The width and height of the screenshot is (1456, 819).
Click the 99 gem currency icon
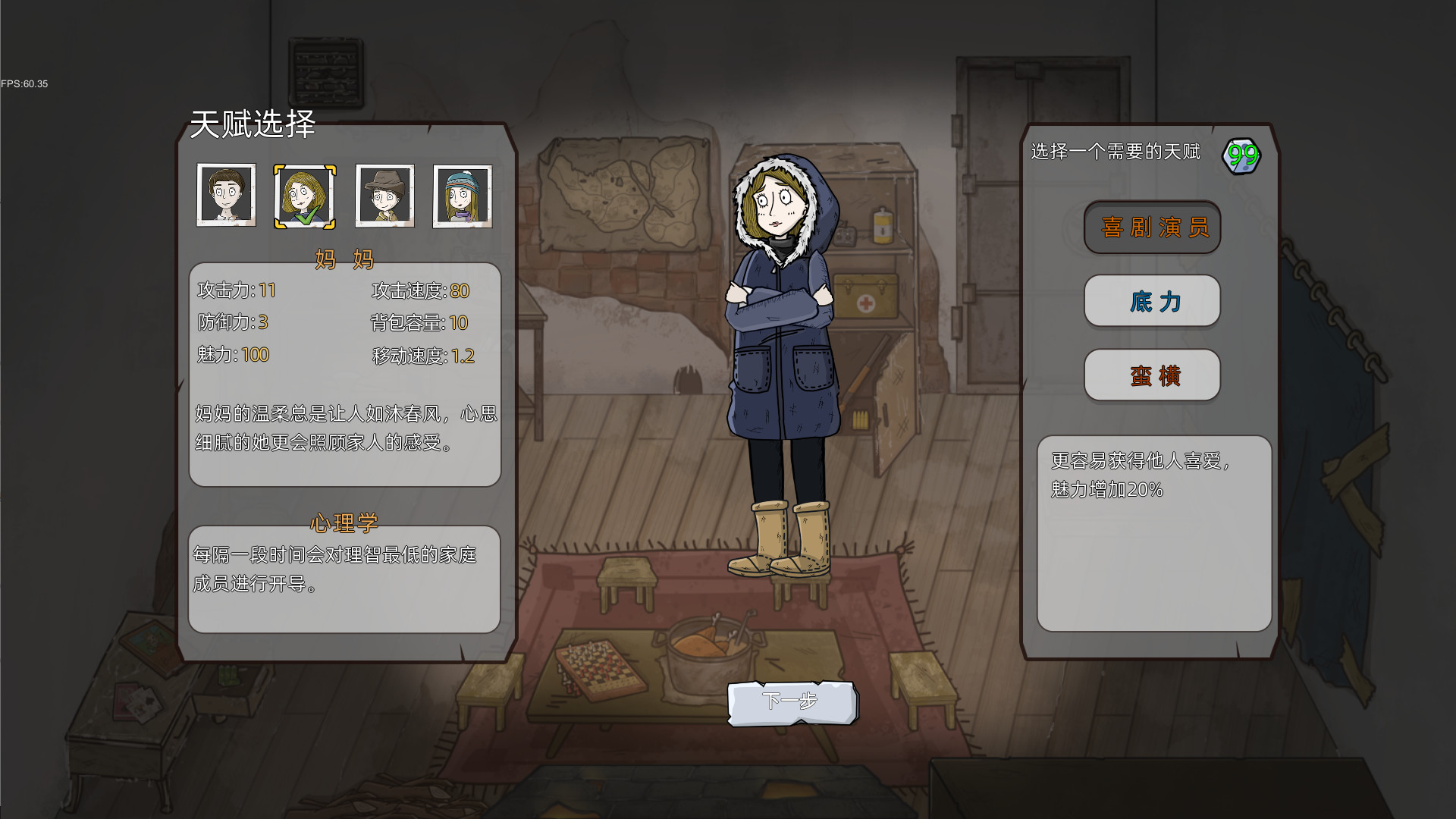point(1242,154)
